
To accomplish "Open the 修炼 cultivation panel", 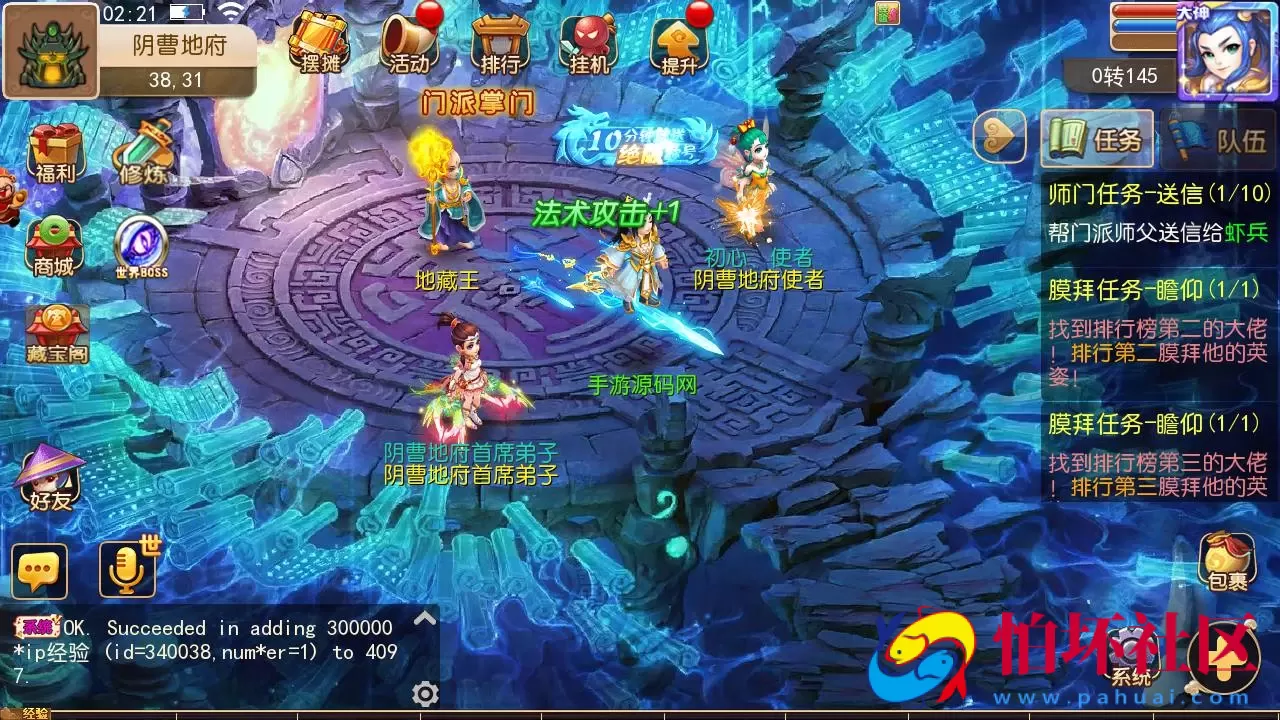I will pos(148,150).
